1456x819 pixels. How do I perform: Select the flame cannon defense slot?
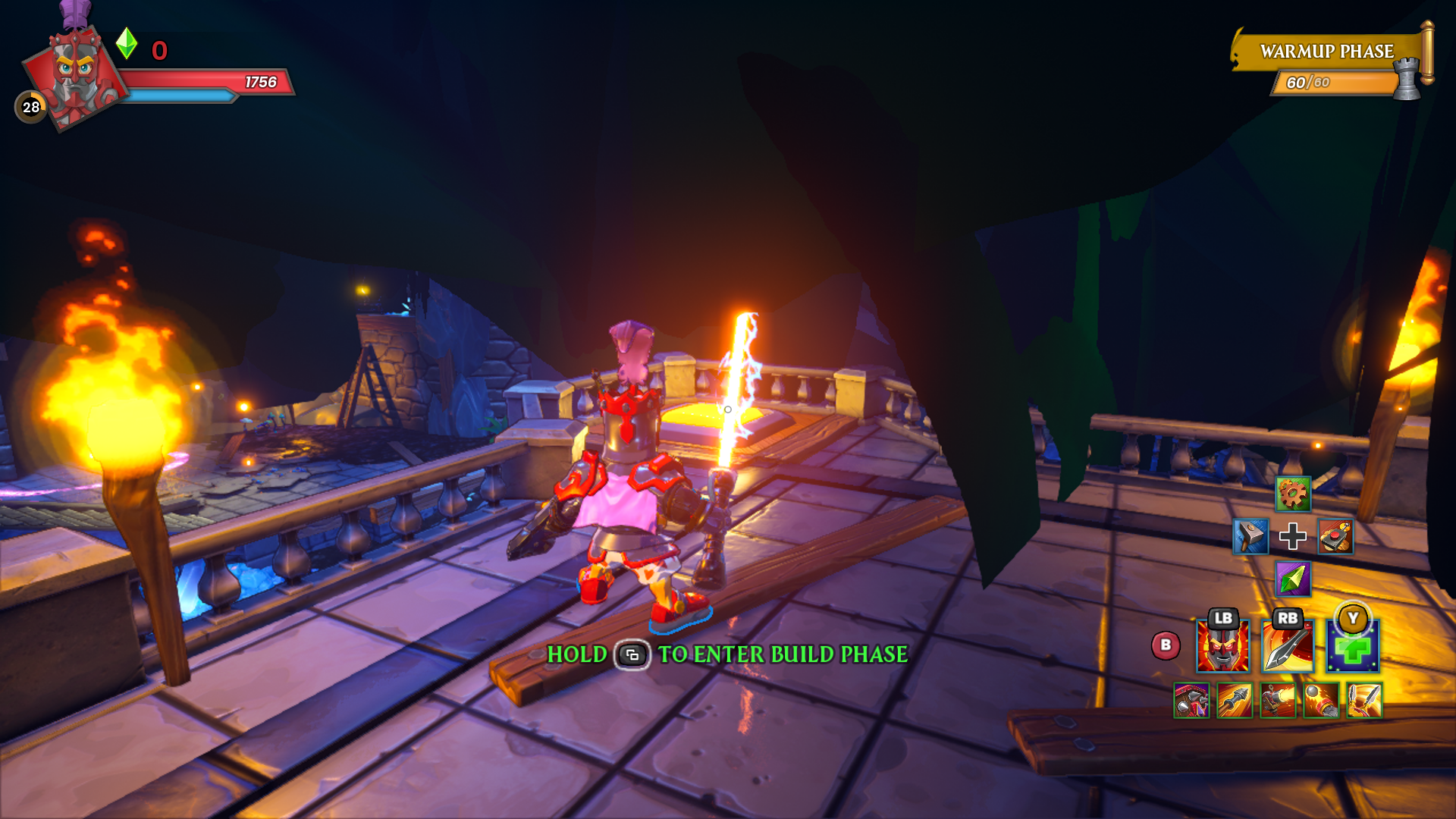pos(1278,700)
